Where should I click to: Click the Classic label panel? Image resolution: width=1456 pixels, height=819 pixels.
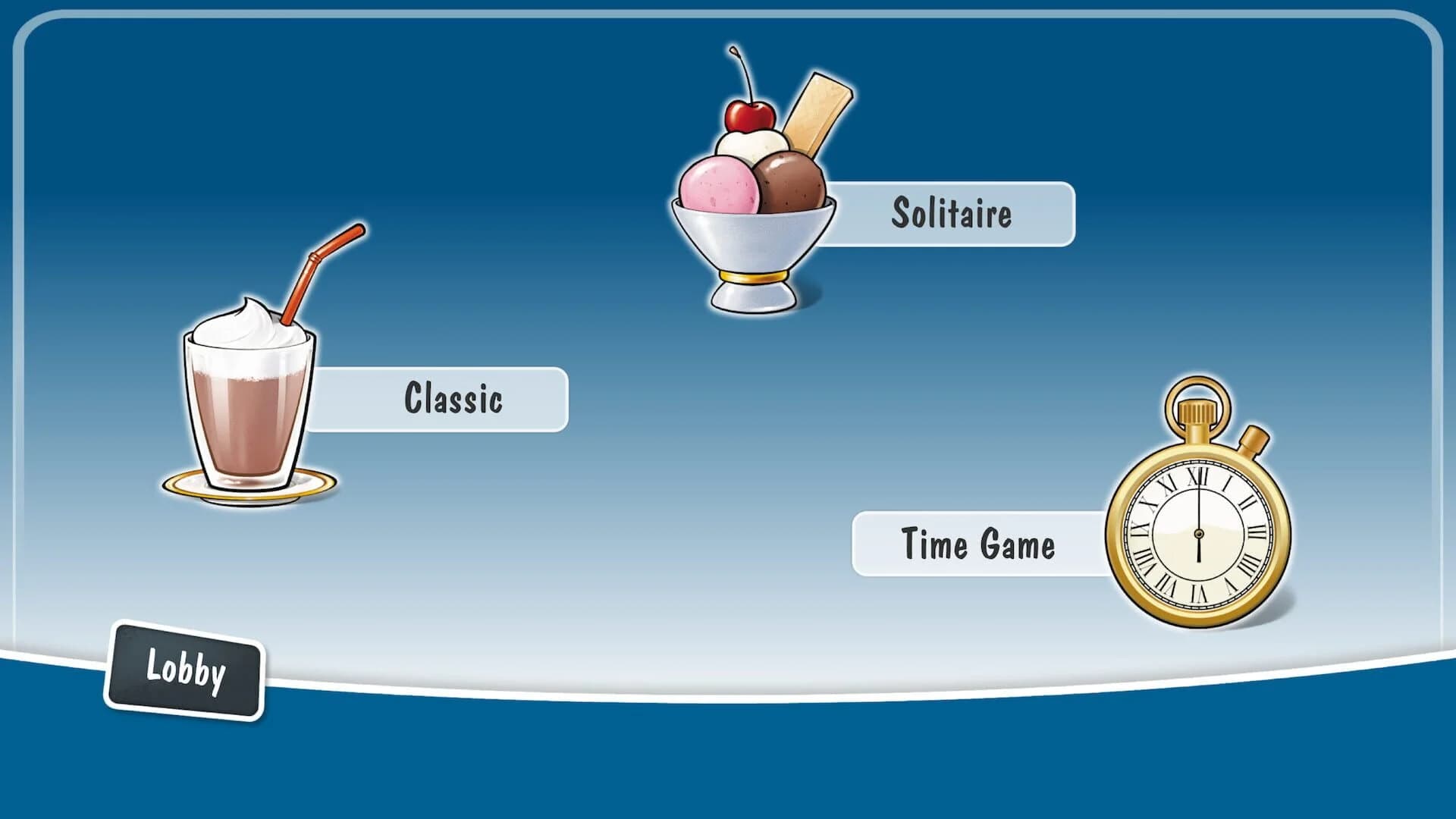pyautogui.click(x=453, y=397)
